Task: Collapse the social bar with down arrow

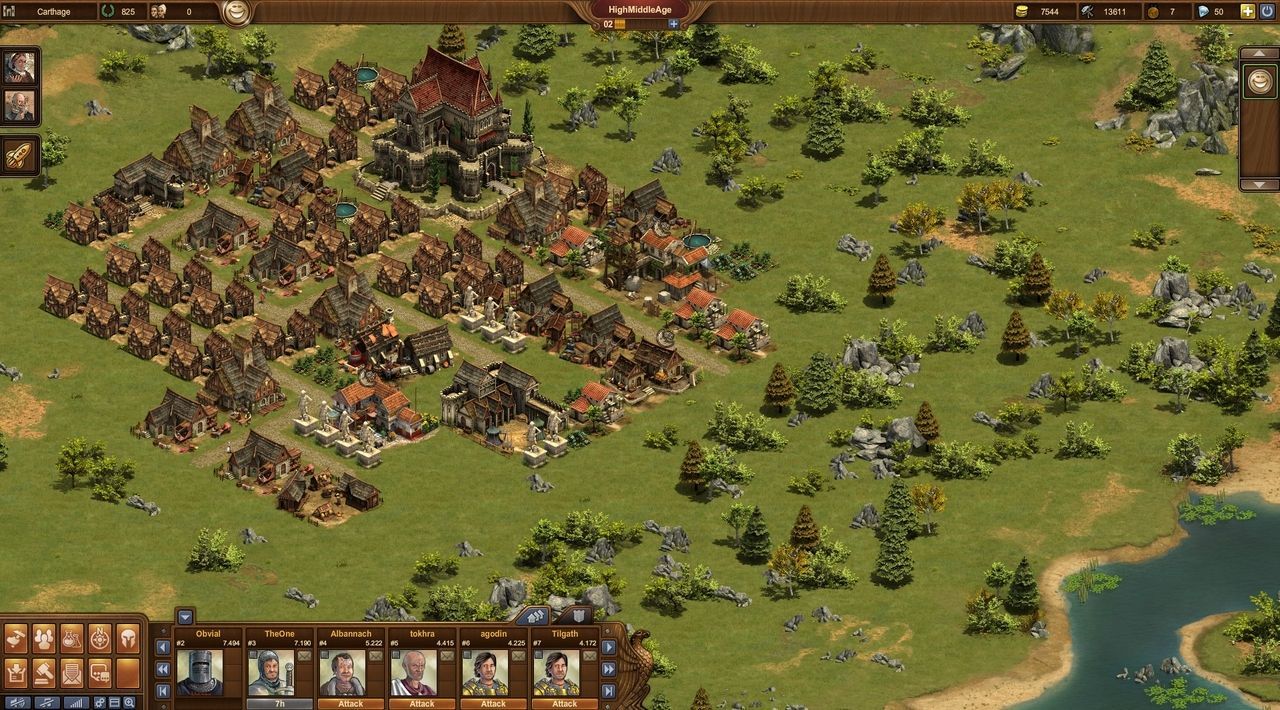Action: point(184,616)
